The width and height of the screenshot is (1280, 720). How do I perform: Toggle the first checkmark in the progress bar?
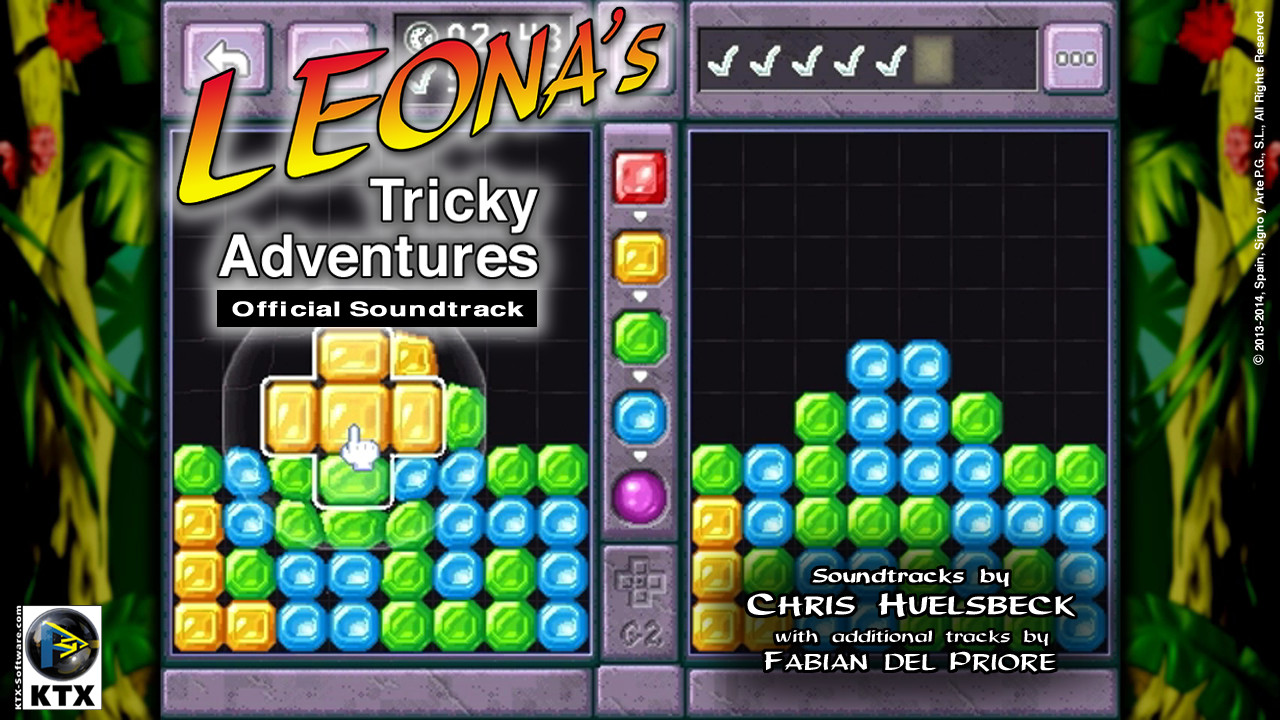(x=720, y=62)
